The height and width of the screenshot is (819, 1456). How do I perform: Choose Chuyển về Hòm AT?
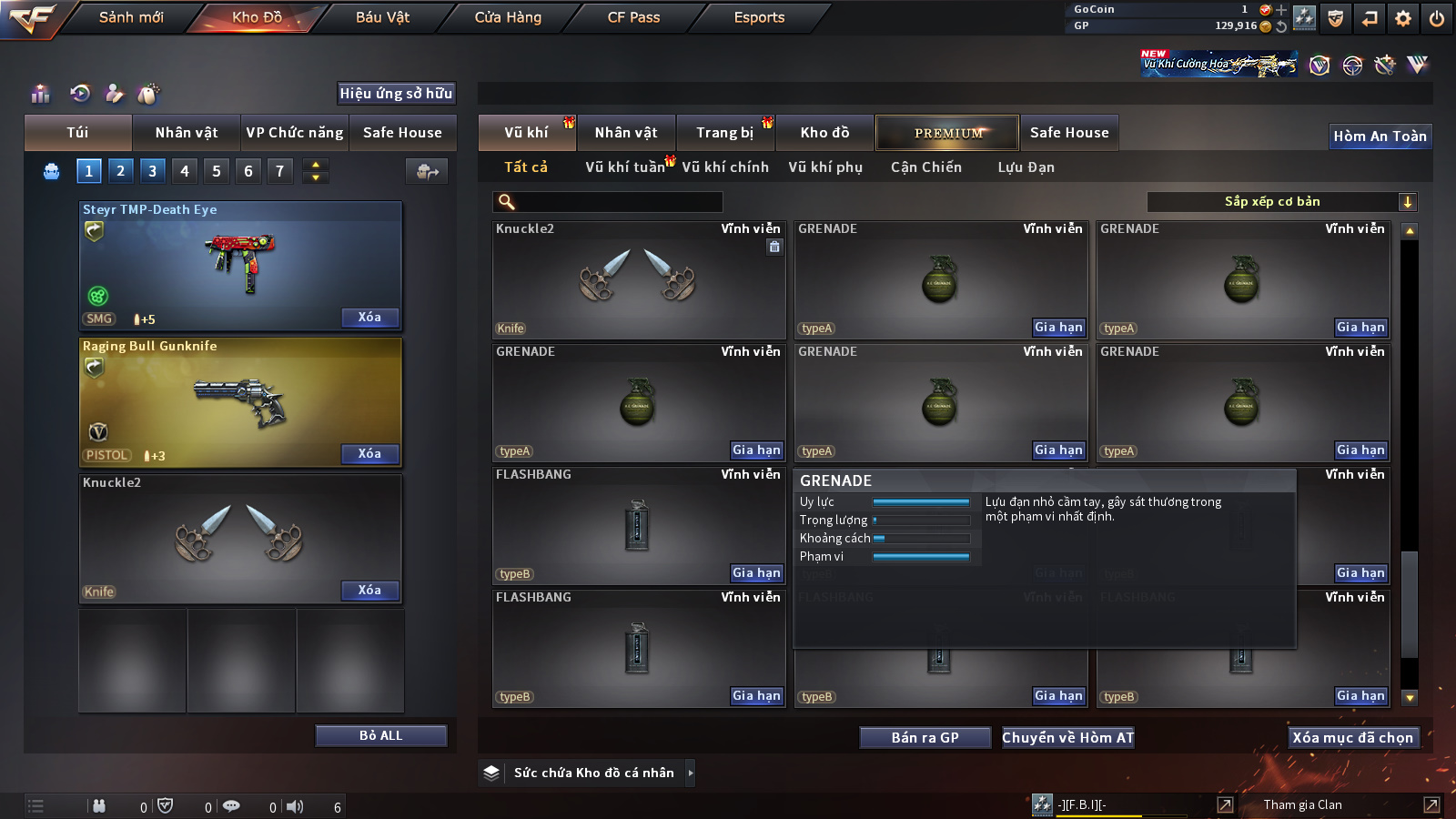(1068, 738)
